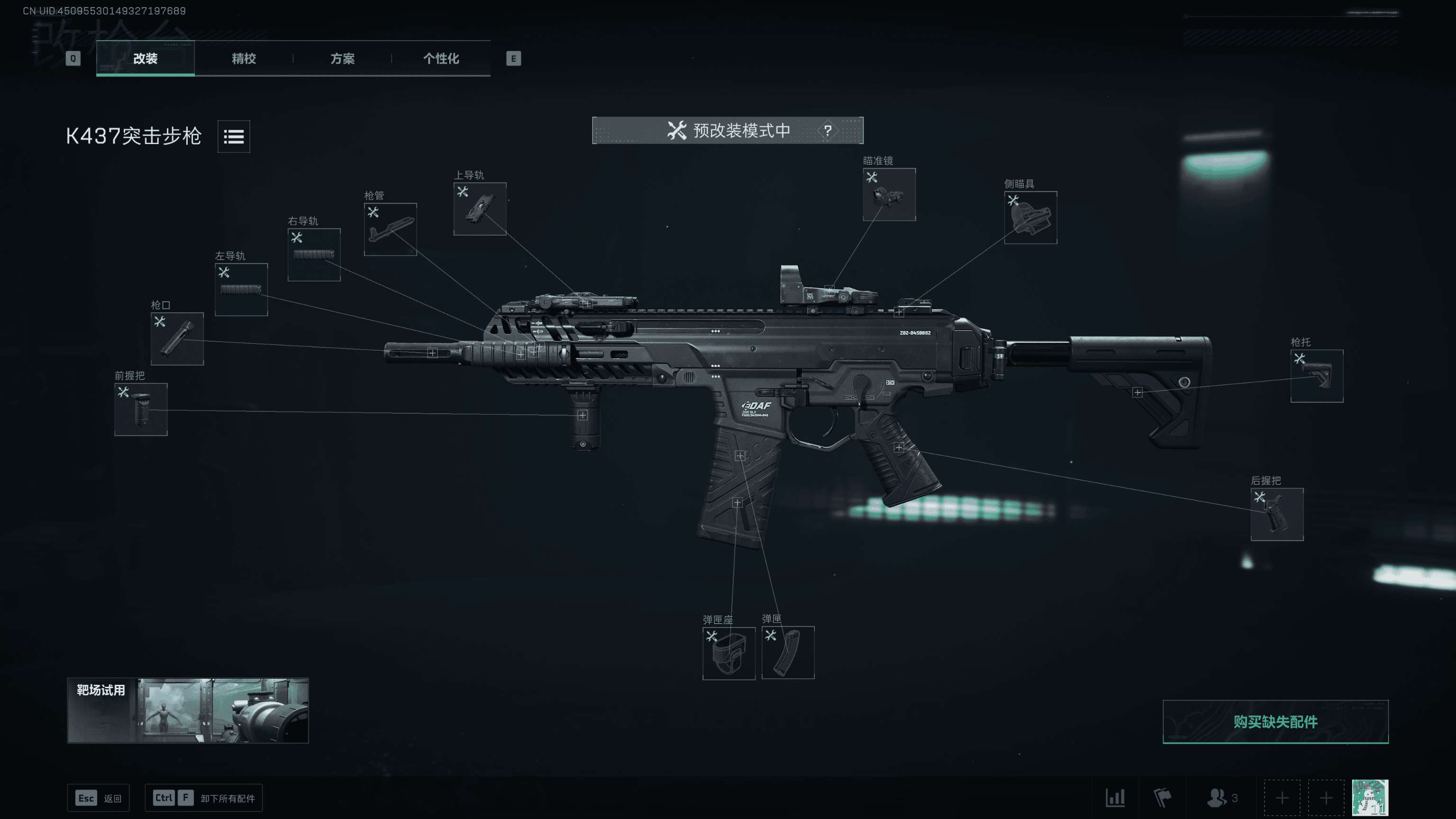Switch to the 精校 tab
1456x819 pixels.
click(x=244, y=58)
